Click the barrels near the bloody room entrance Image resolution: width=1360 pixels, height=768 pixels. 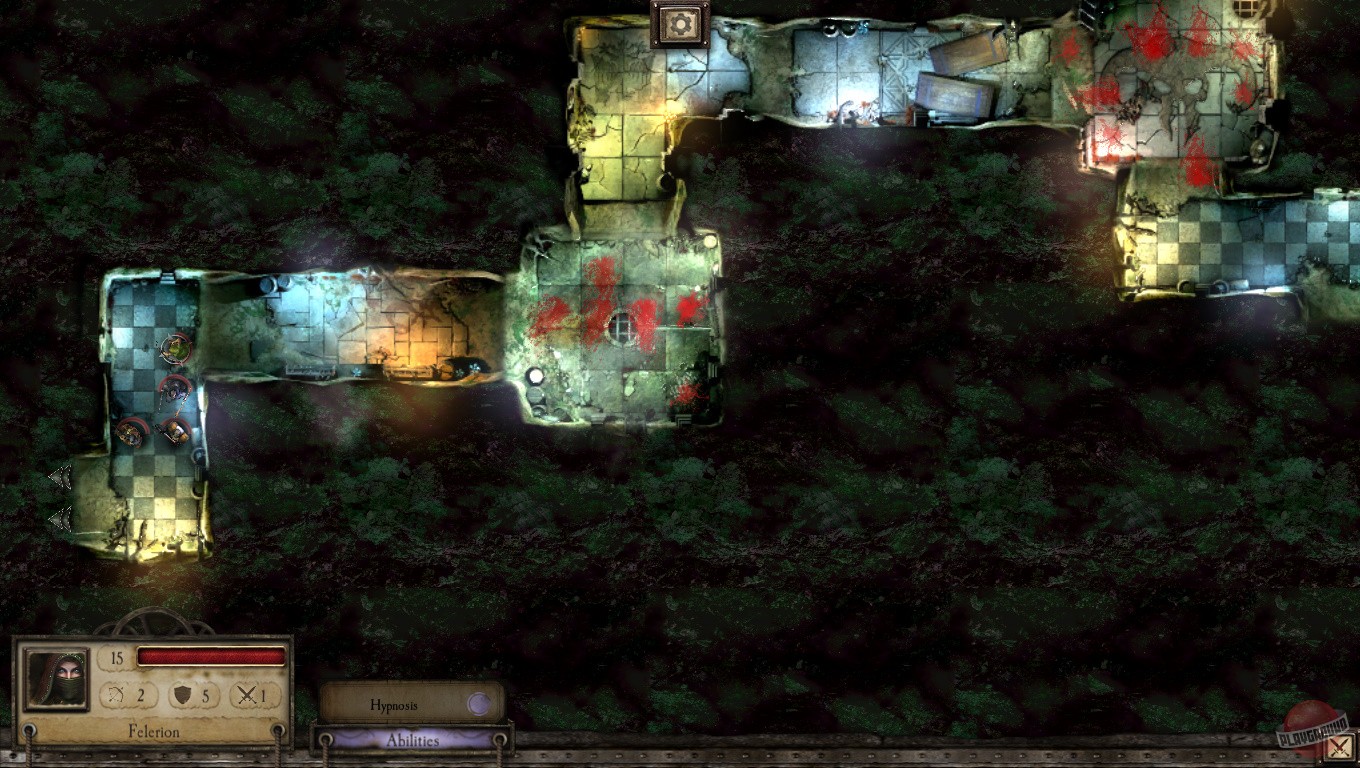(537, 385)
